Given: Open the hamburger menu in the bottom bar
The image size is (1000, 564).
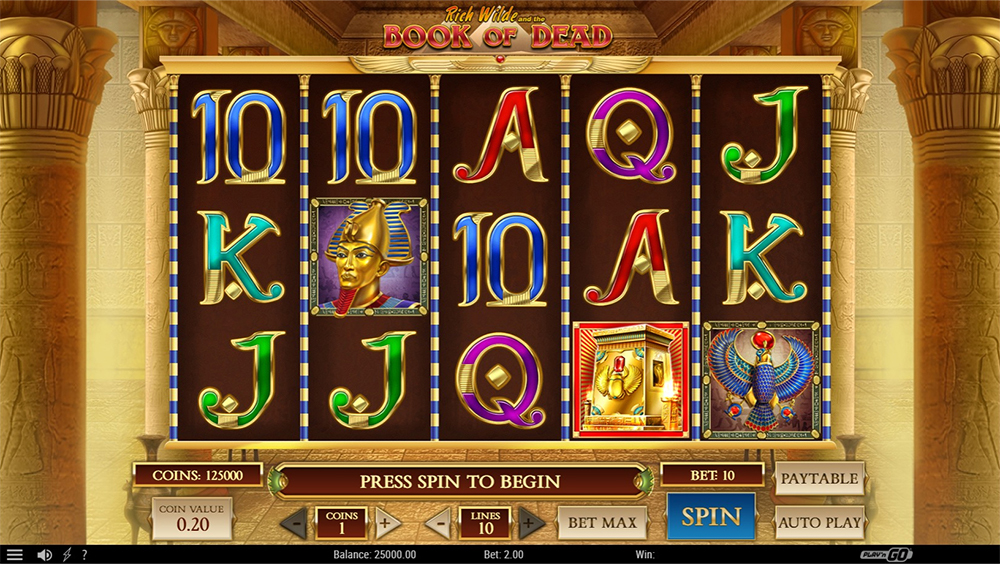Looking at the screenshot, I should coord(14,555).
